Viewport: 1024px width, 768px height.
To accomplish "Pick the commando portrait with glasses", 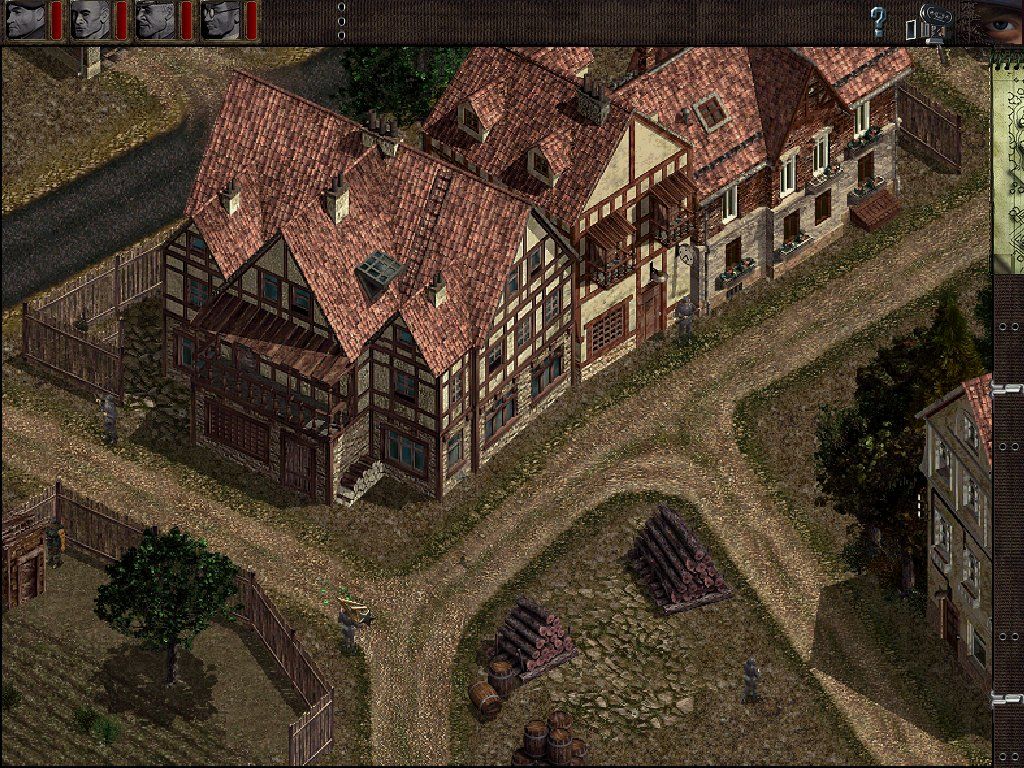I will click(220, 20).
